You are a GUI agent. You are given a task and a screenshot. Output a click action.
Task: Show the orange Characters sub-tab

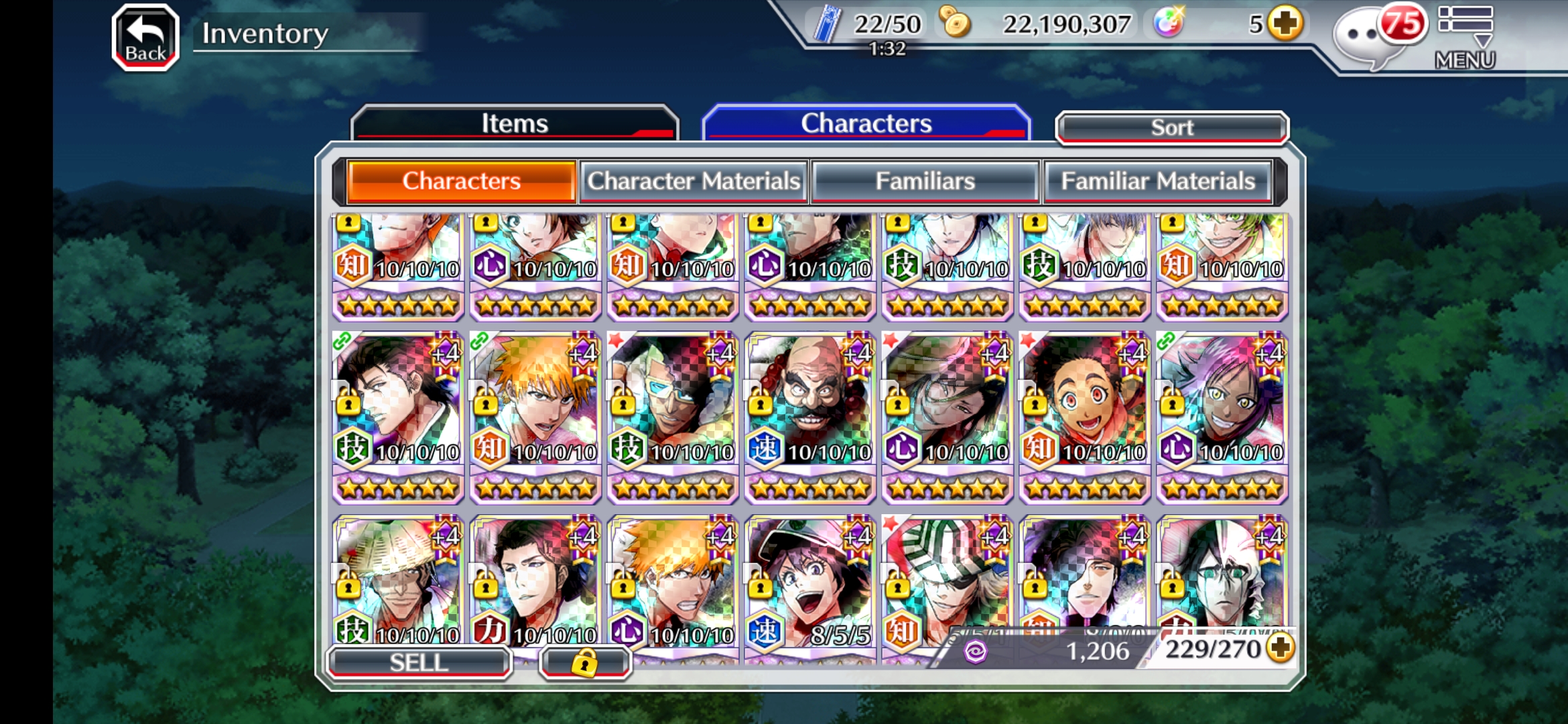(461, 181)
